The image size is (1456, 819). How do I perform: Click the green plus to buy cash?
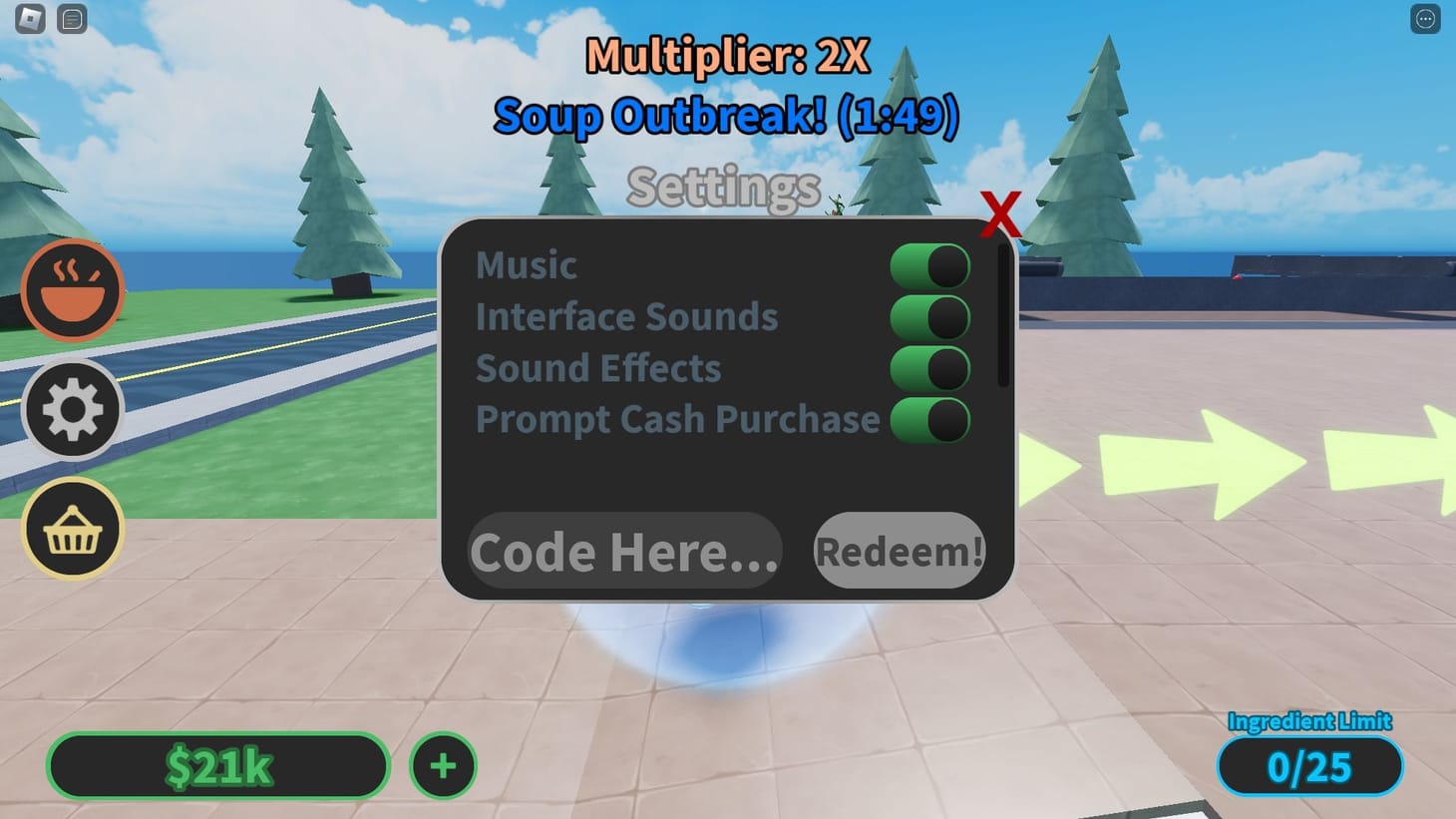pyautogui.click(x=442, y=765)
